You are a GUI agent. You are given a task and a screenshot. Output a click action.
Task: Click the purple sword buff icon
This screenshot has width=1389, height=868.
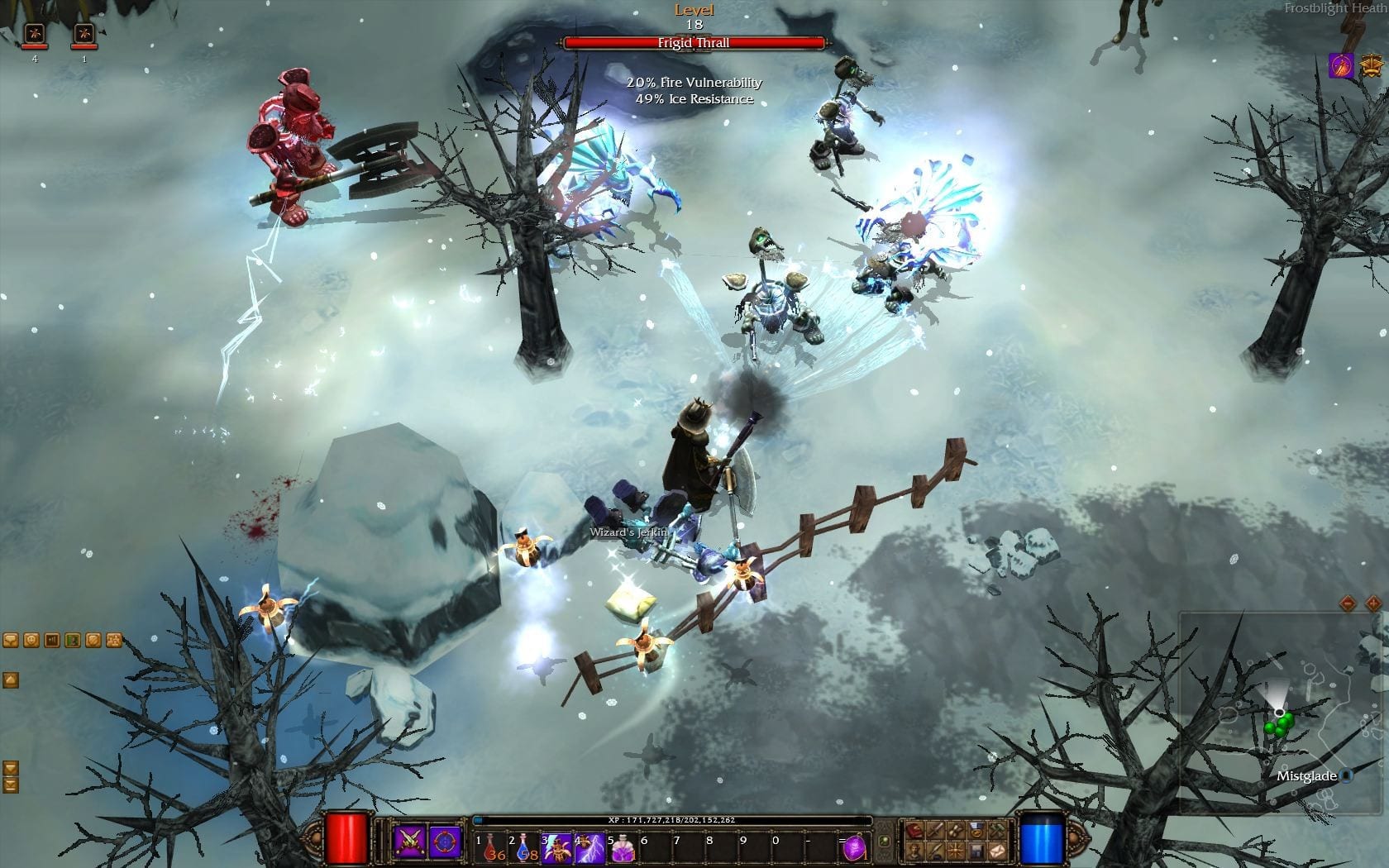pos(1340,65)
